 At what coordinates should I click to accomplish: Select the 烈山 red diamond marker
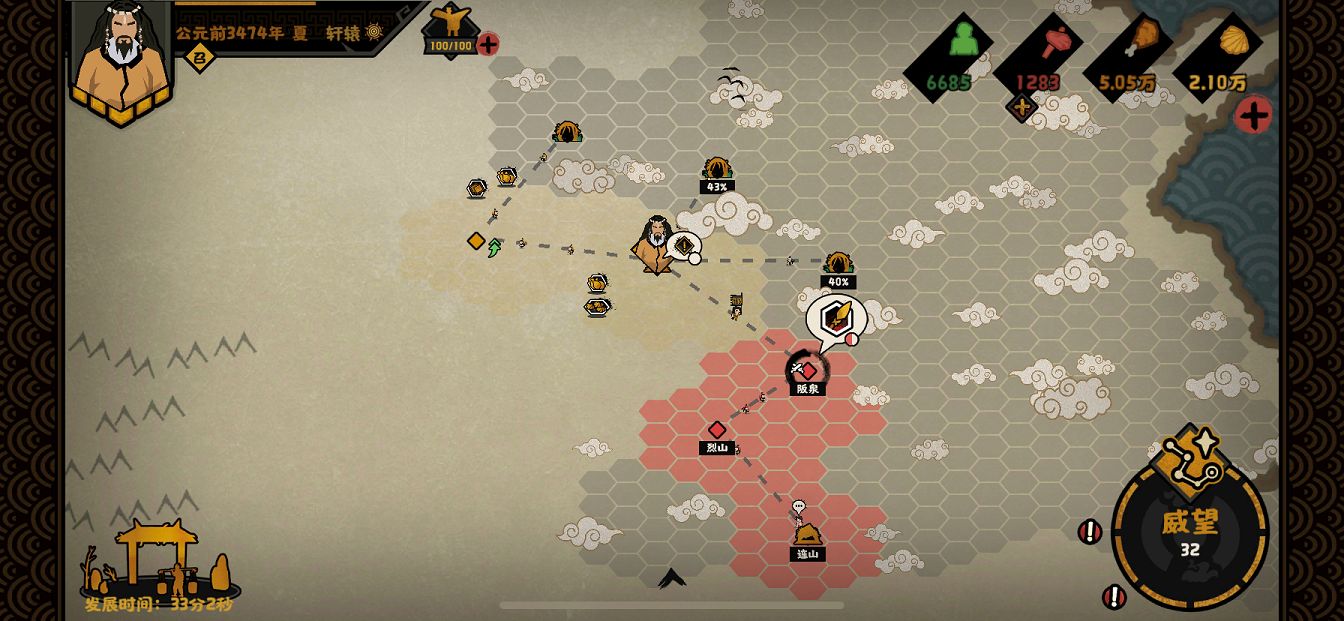717,430
